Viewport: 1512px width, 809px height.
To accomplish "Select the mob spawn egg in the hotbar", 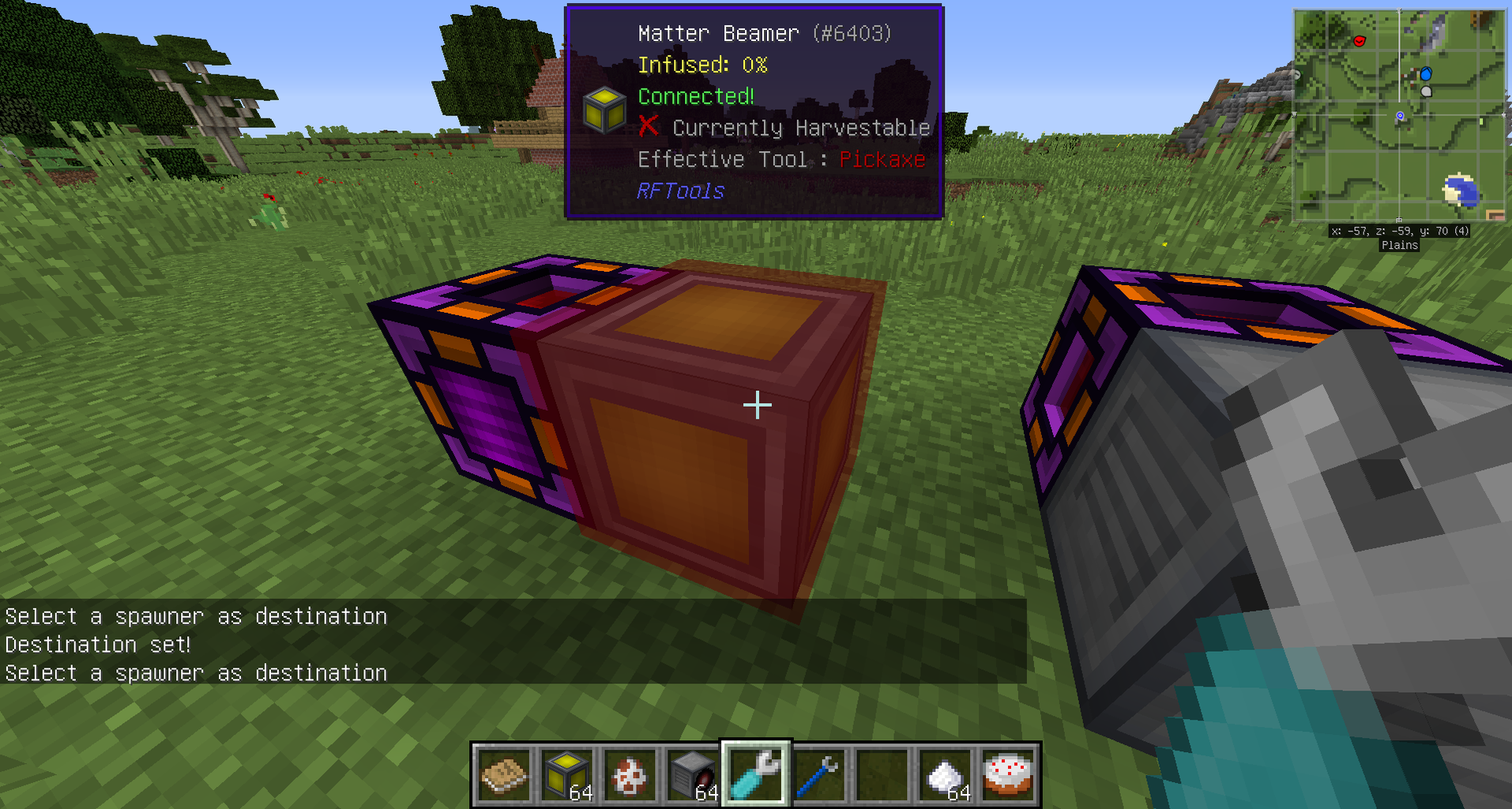I will point(630,774).
